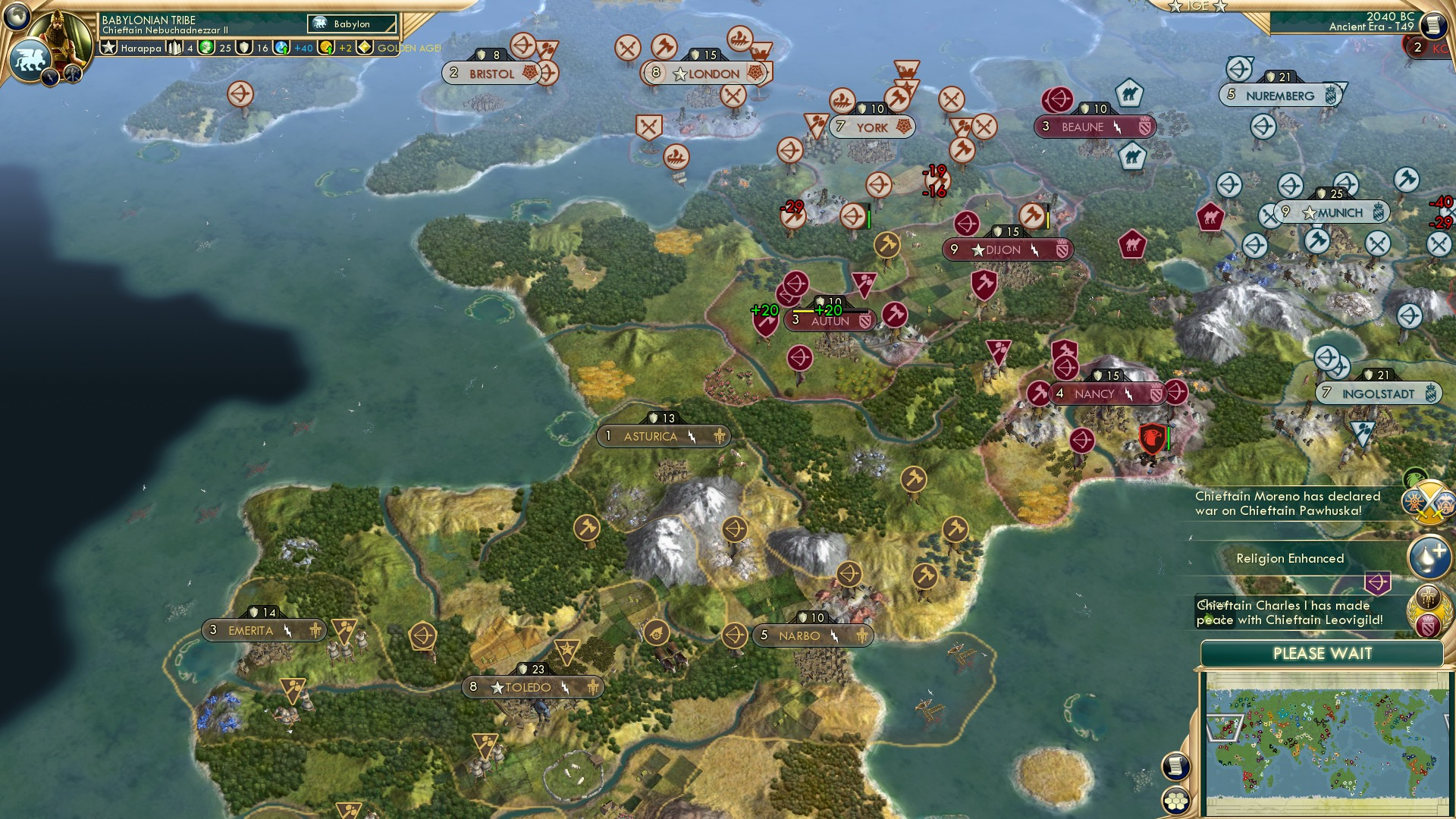The width and height of the screenshot is (1456, 819).
Task: Click the gold coin income icon
Action: click(325, 47)
